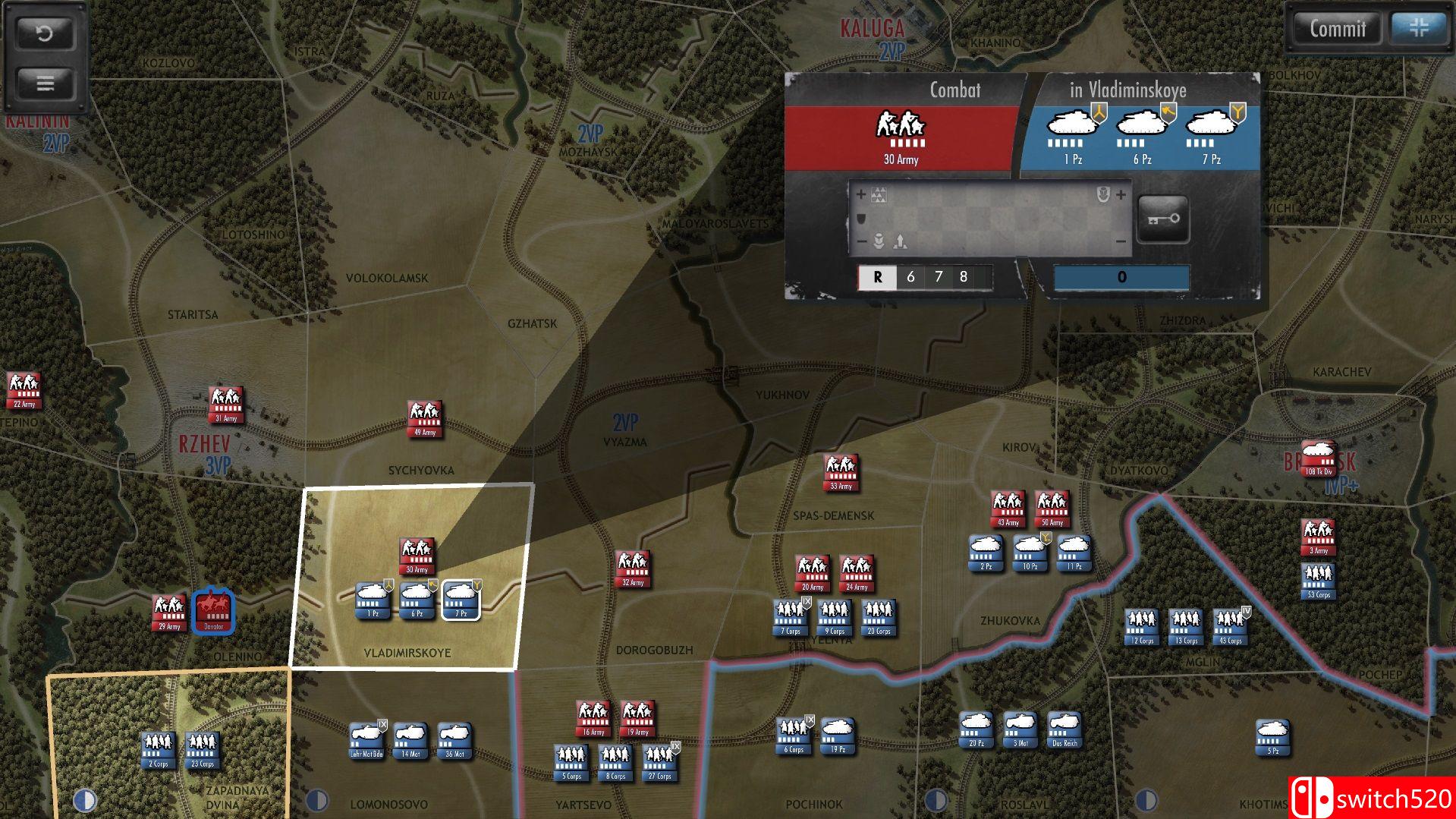Toggle the retreat 'R' result in combat panel
The image size is (1456, 819).
point(878,278)
